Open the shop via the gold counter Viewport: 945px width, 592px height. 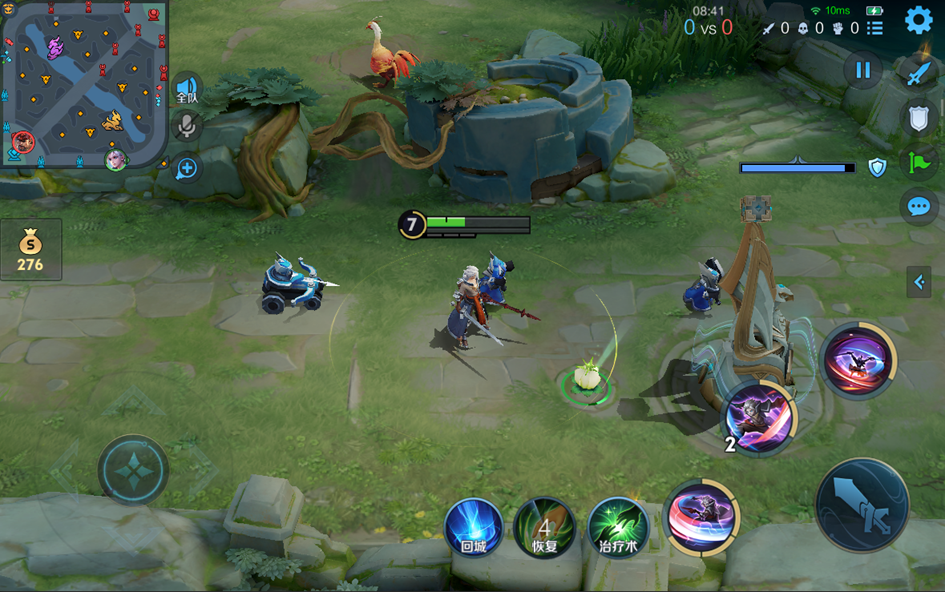tap(31, 251)
